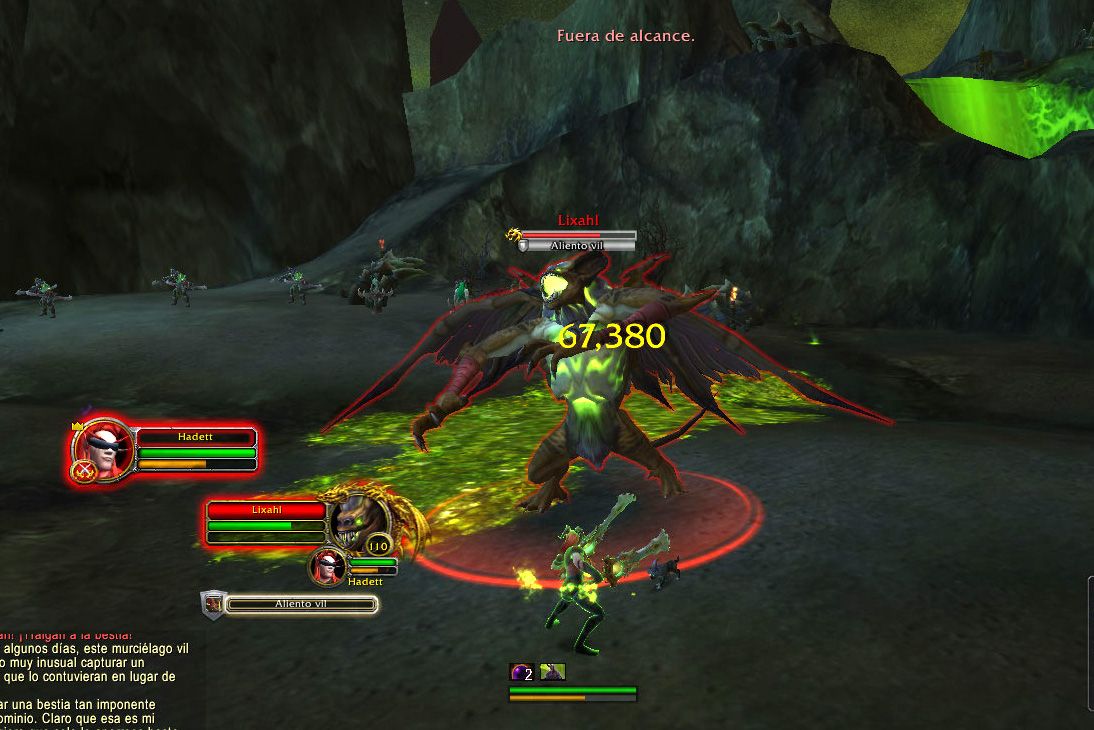This screenshot has height=730, width=1094.
Task: Click Lixahl's target frame portrait
Action: (360, 518)
